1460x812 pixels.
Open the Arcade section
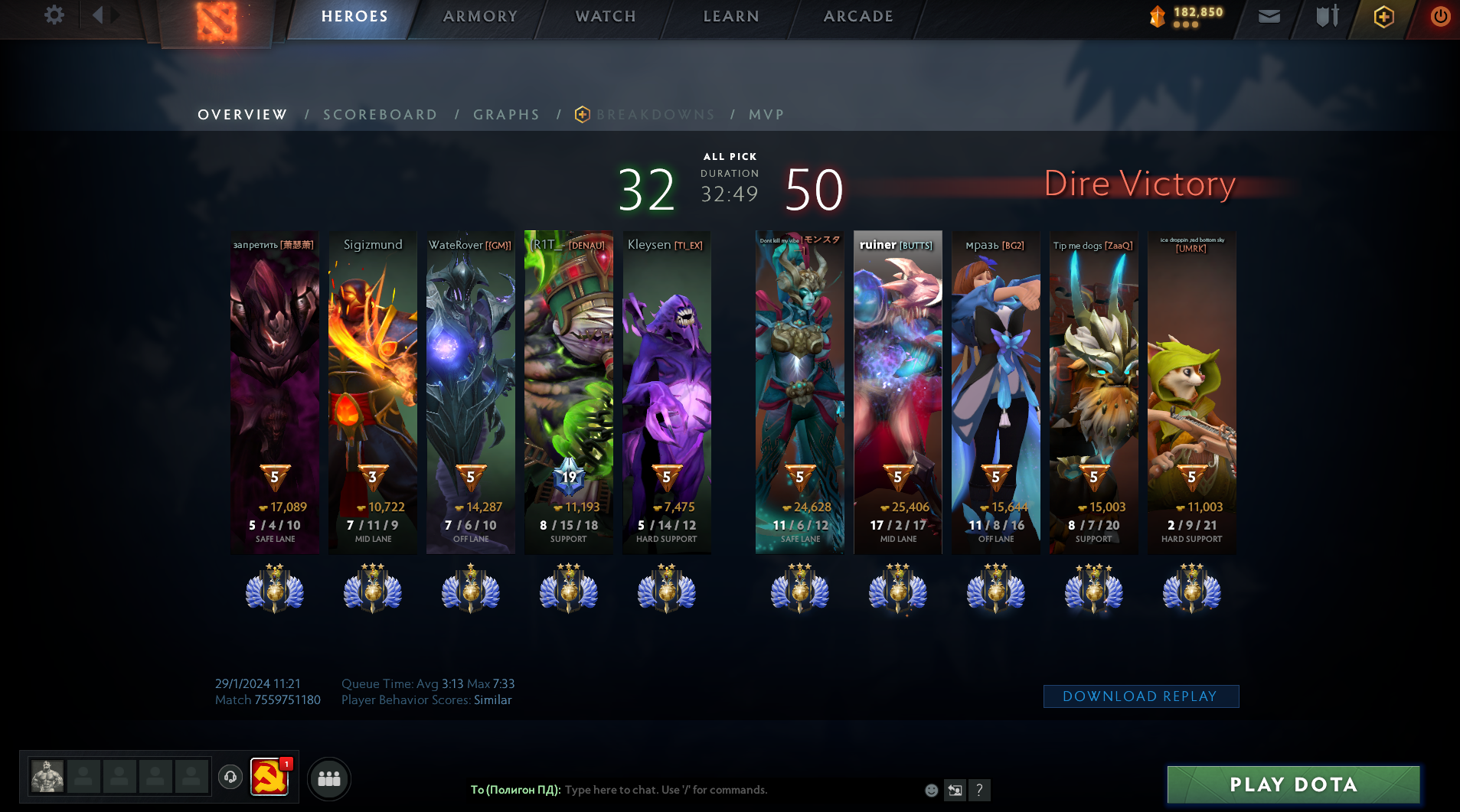pos(858,17)
